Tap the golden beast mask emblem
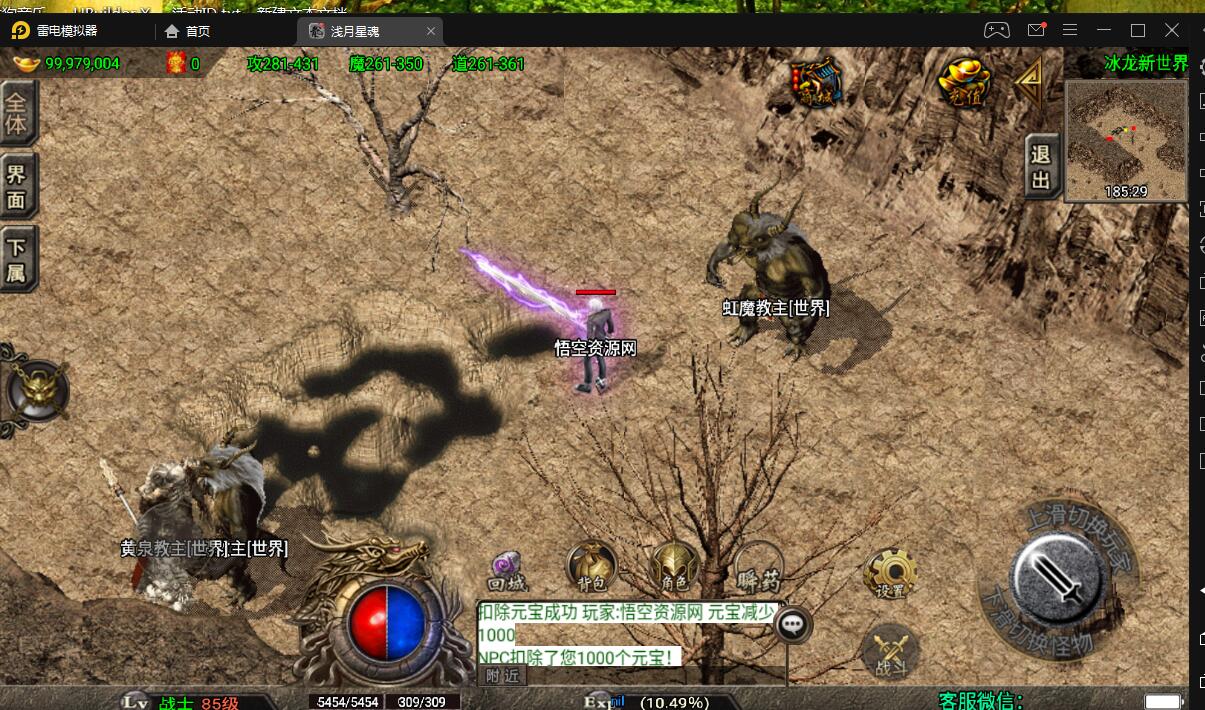This screenshot has height=710, width=1205. pyautogui.click(x=37, y=391)
